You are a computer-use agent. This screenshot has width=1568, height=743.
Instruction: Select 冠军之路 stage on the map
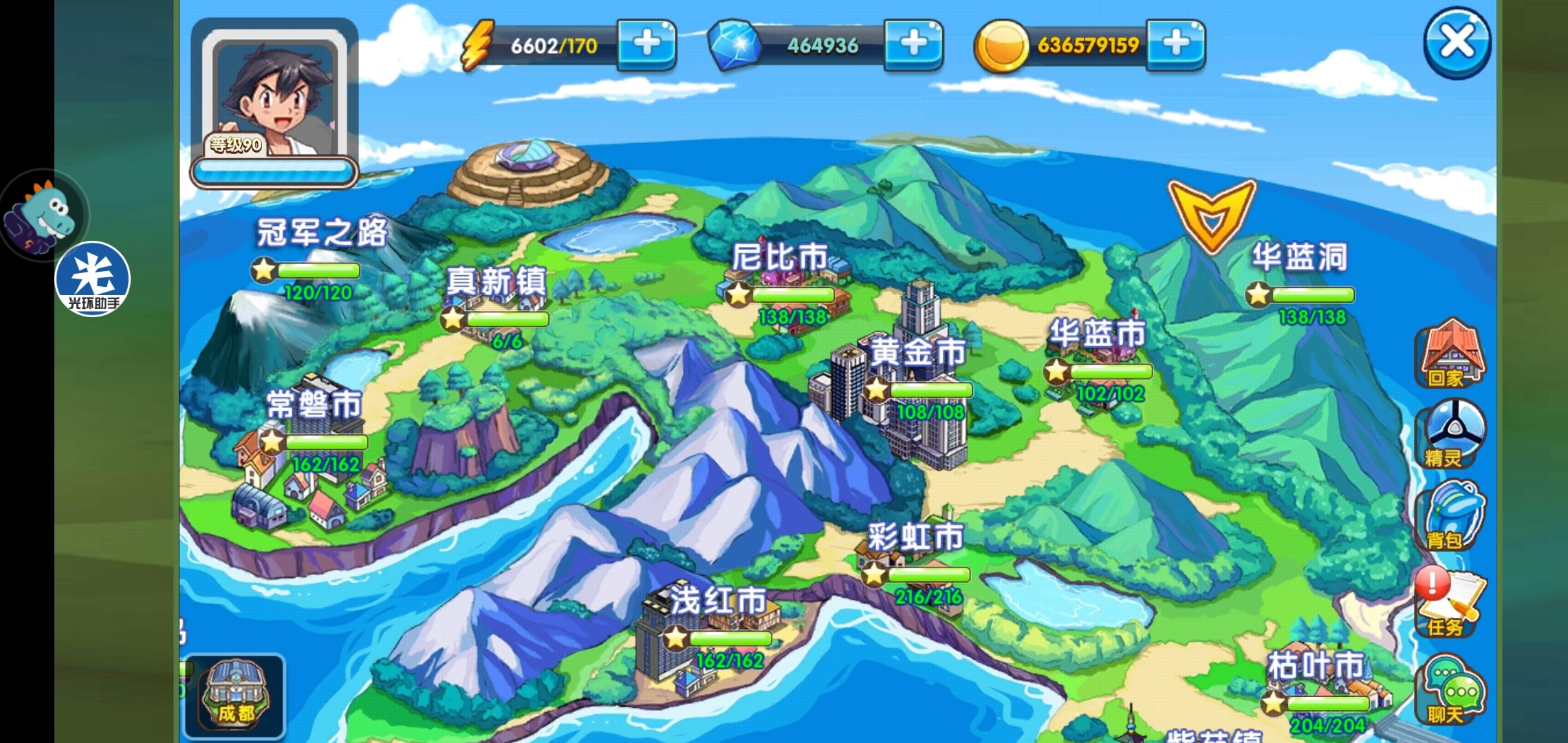pyautogui.click(x=321, y=234)
